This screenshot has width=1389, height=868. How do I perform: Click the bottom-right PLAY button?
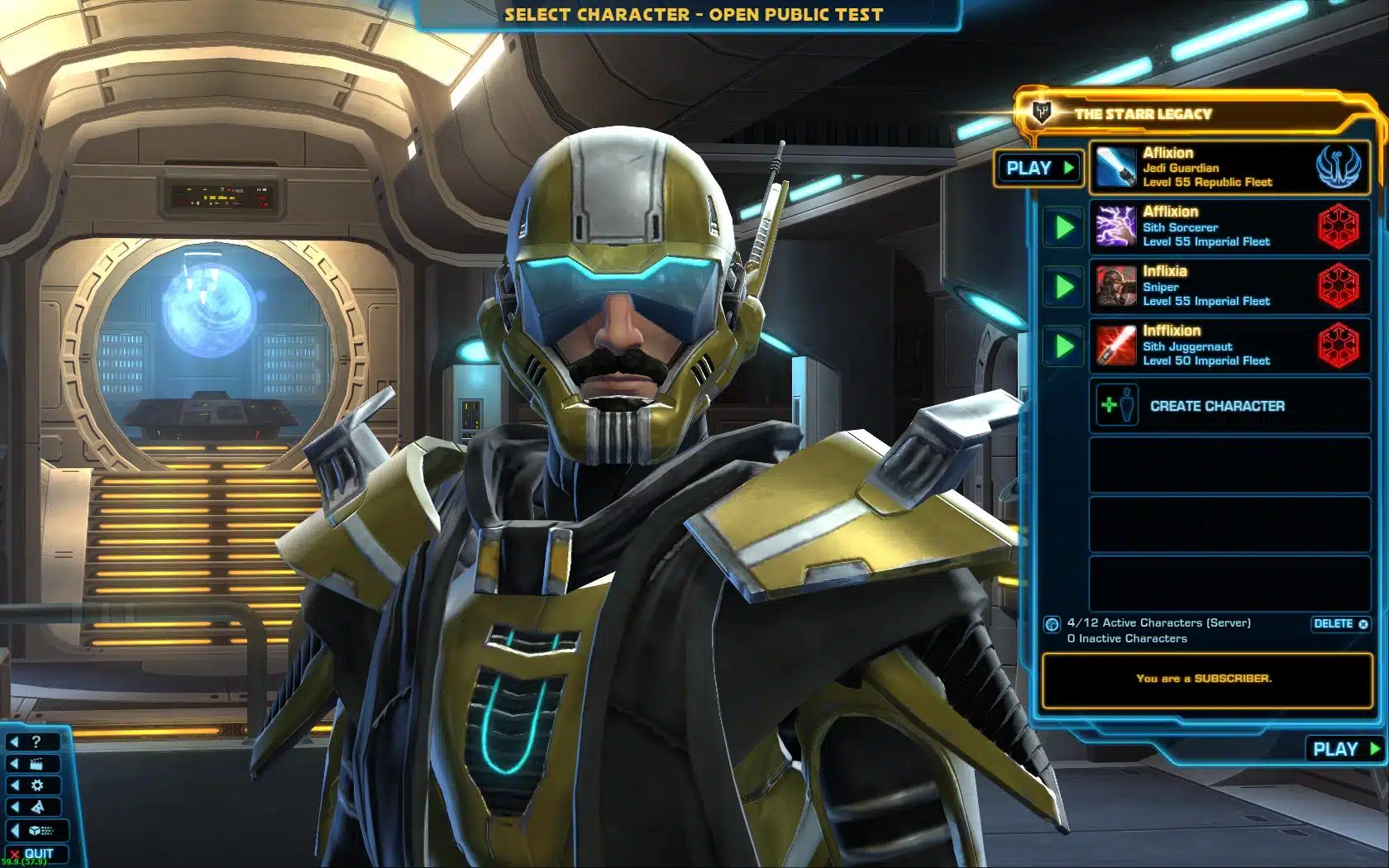tap(1345, 749)
